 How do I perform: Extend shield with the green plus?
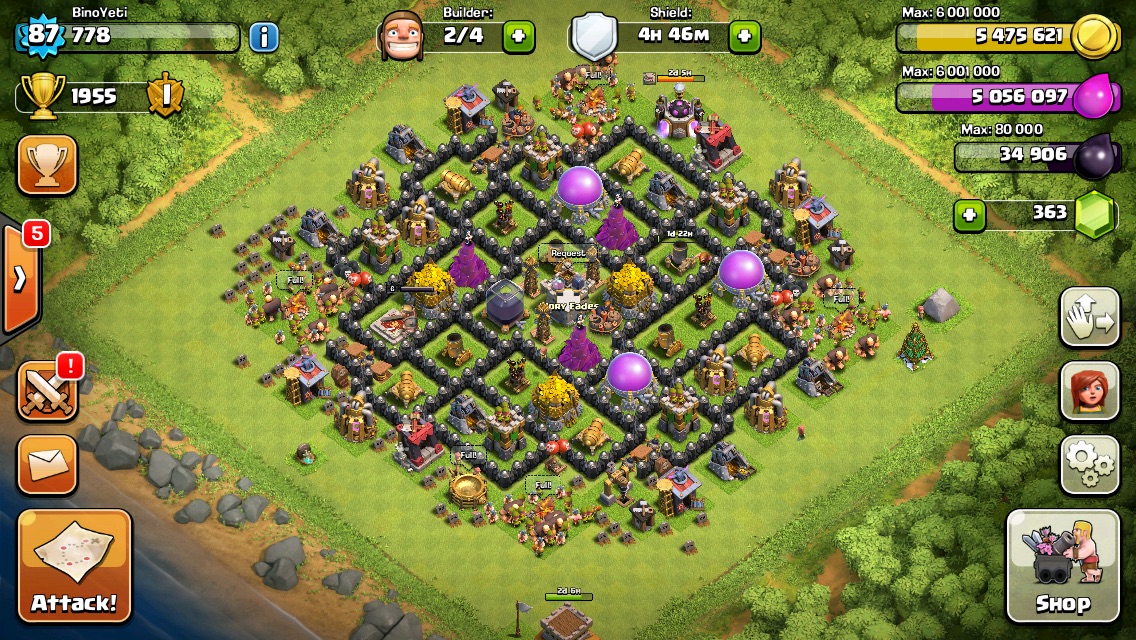click(744, 37)
